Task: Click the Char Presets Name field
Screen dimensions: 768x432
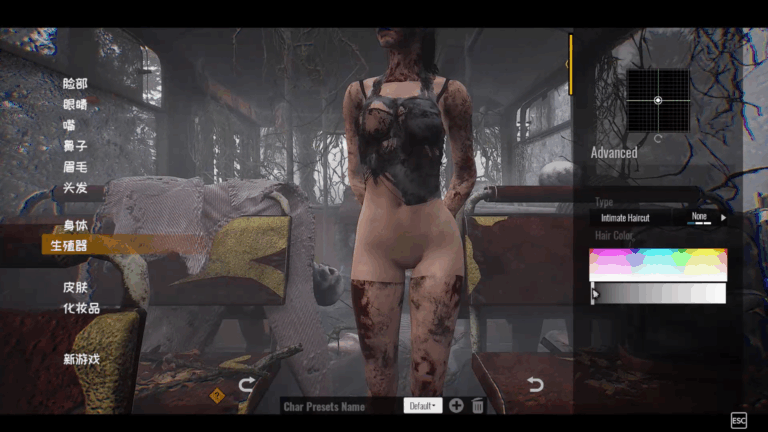Action: coord(335,406)
